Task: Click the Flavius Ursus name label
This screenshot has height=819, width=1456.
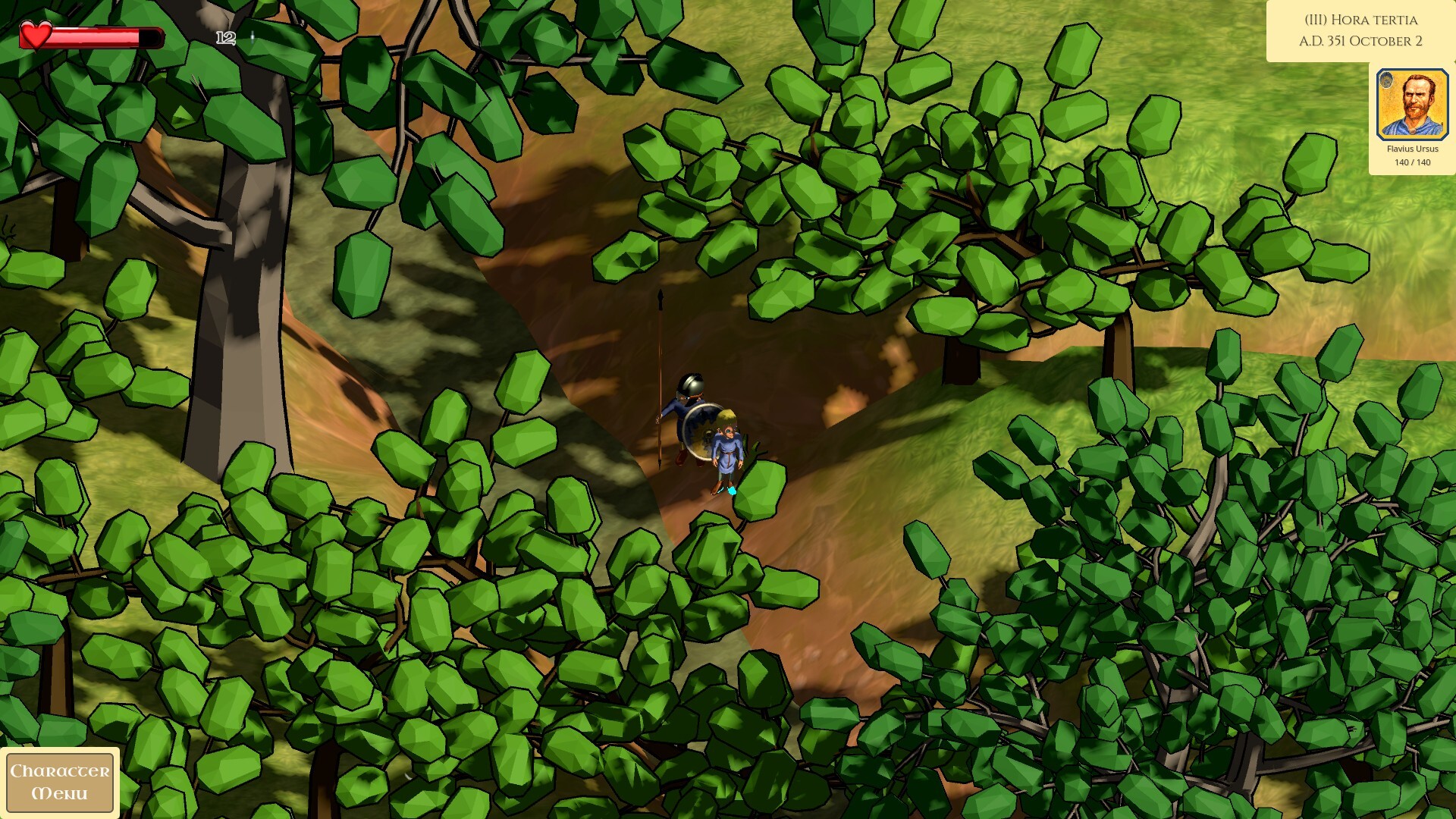Action: click(1413, 149)
